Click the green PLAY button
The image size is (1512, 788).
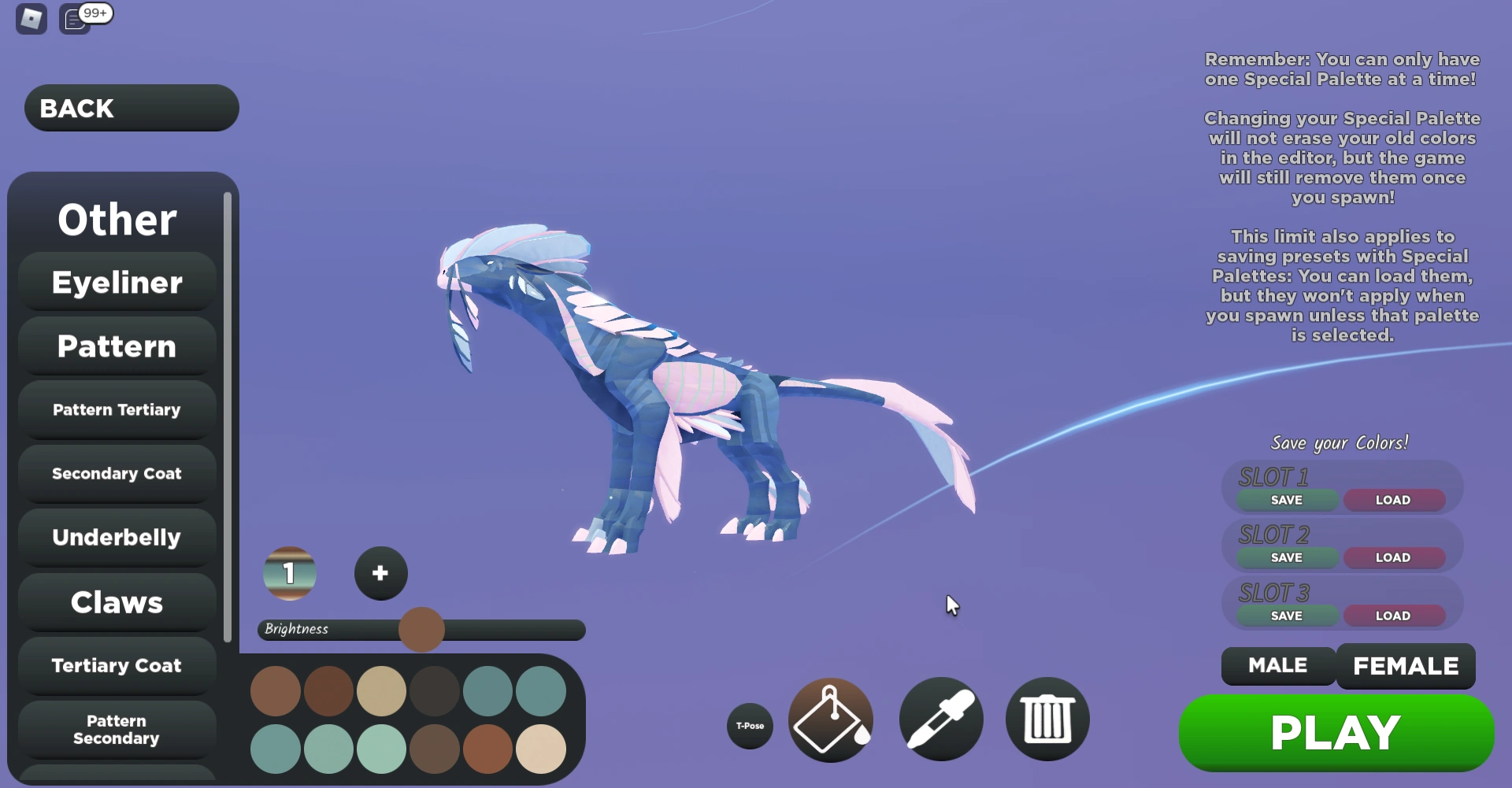[1336, 732]
